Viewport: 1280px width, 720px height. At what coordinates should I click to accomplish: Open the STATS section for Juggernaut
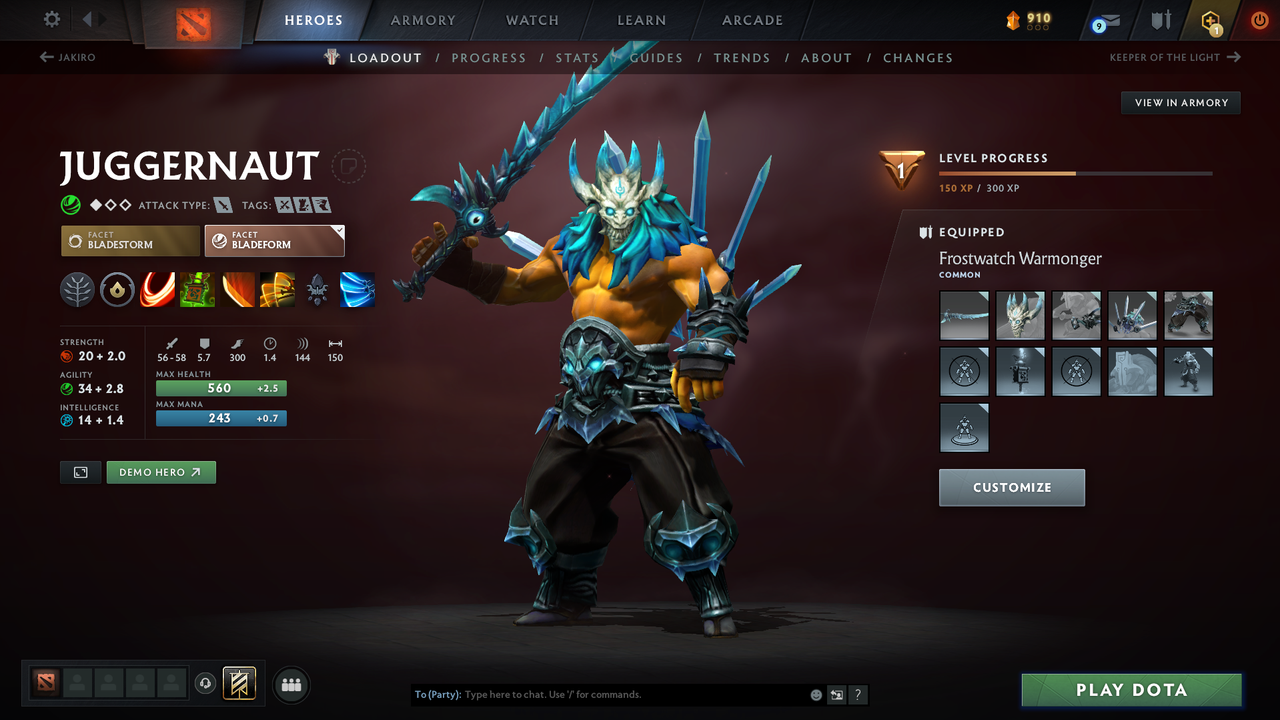(577, 57)
